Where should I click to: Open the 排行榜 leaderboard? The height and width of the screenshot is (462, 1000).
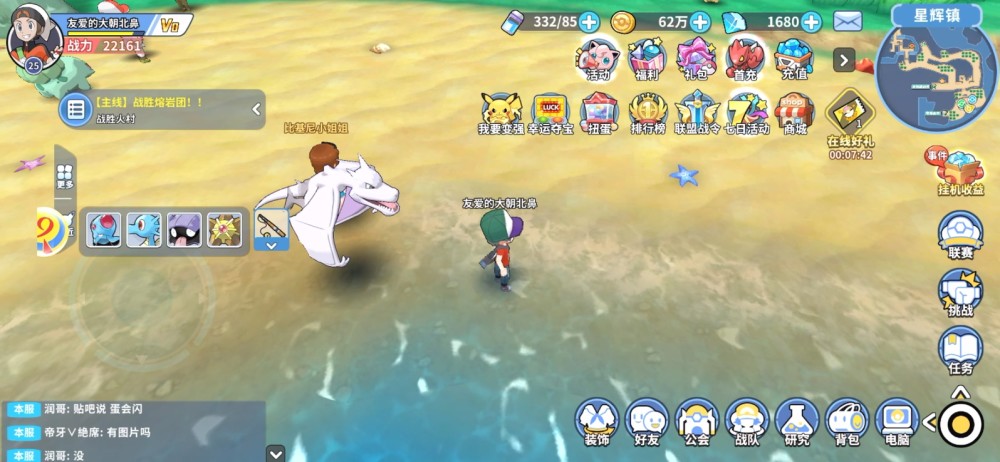click(x=648, y=111)
